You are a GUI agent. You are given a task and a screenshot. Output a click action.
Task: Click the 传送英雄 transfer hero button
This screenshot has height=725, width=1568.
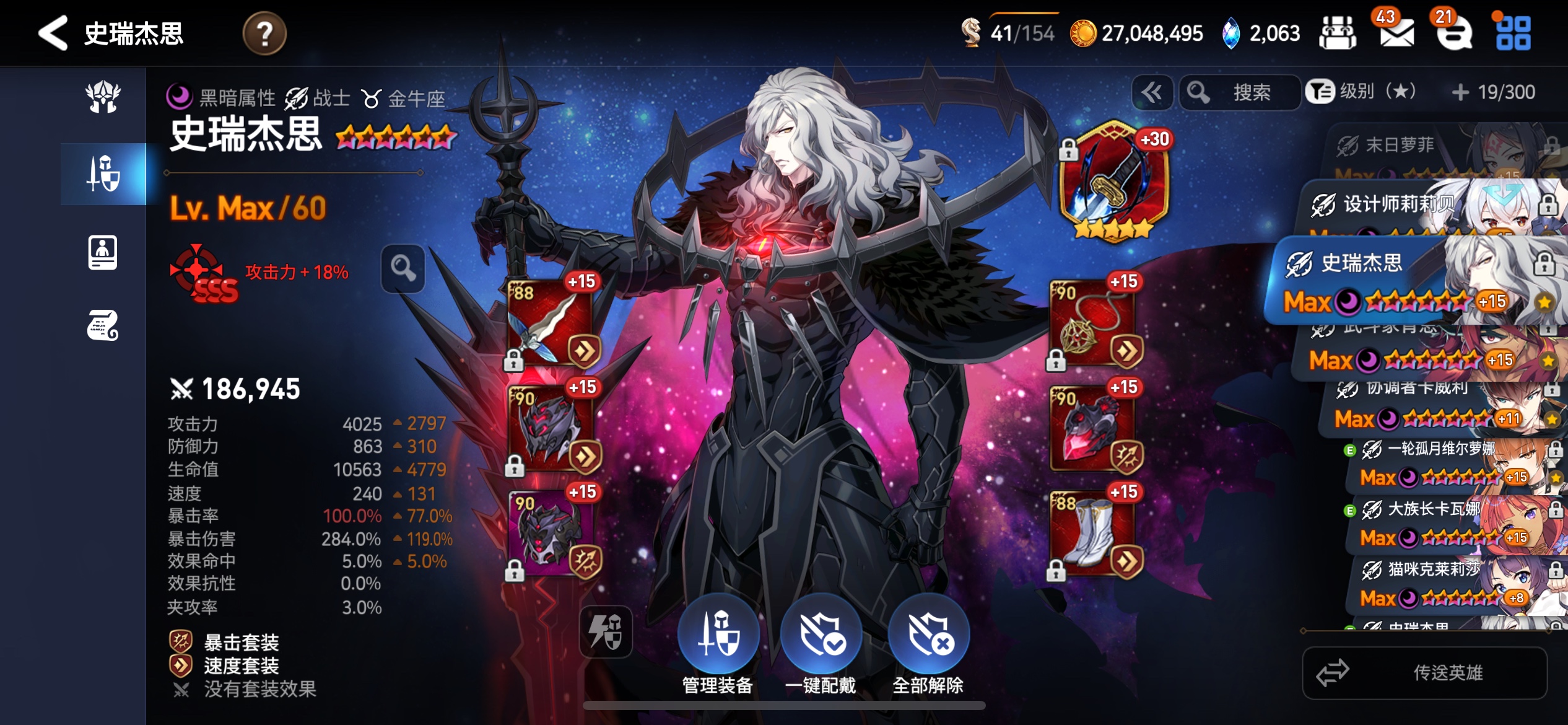(x=1424, y=673)
